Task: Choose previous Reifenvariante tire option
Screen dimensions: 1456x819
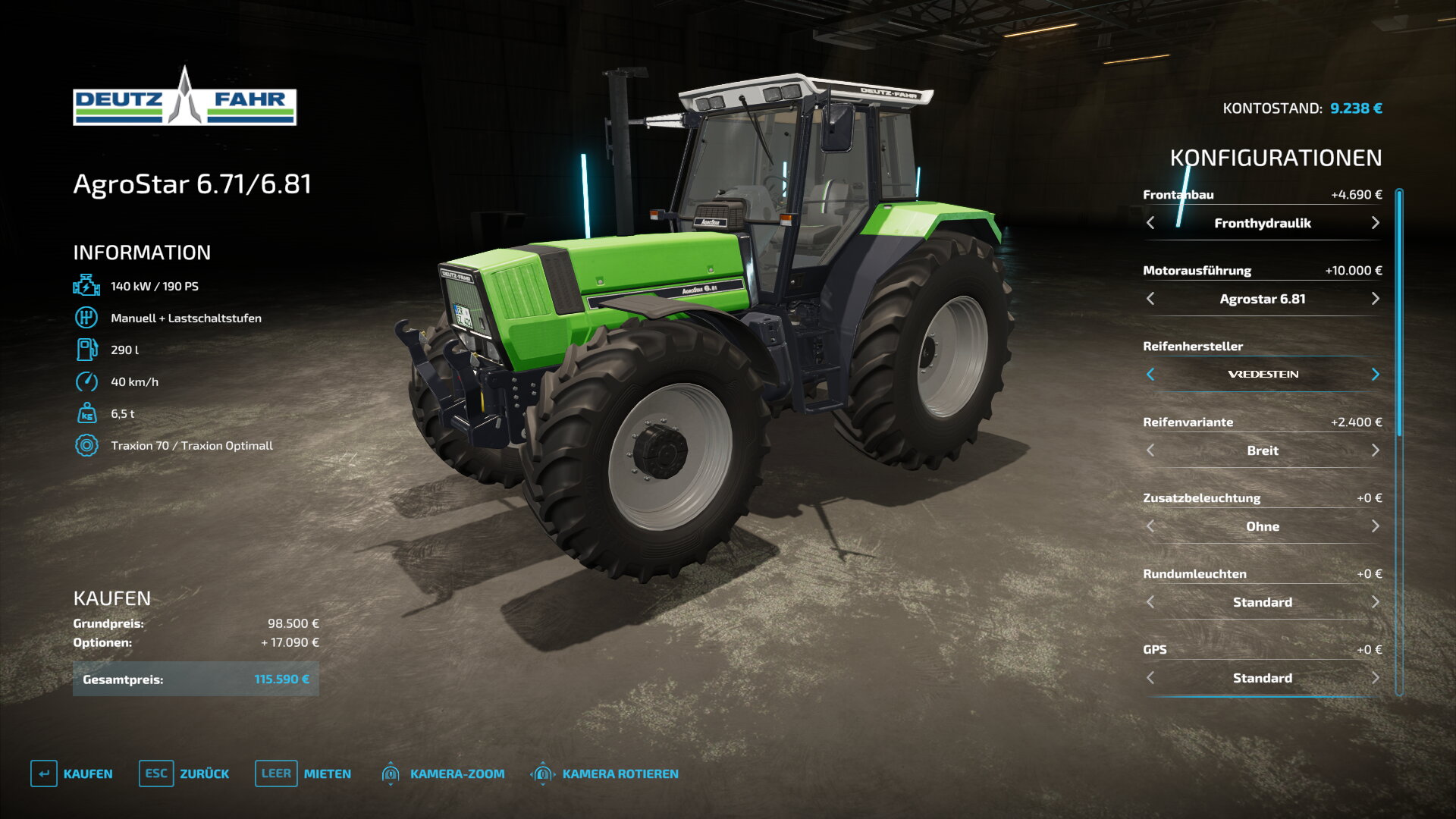Action: click(x=1150, y=450)
